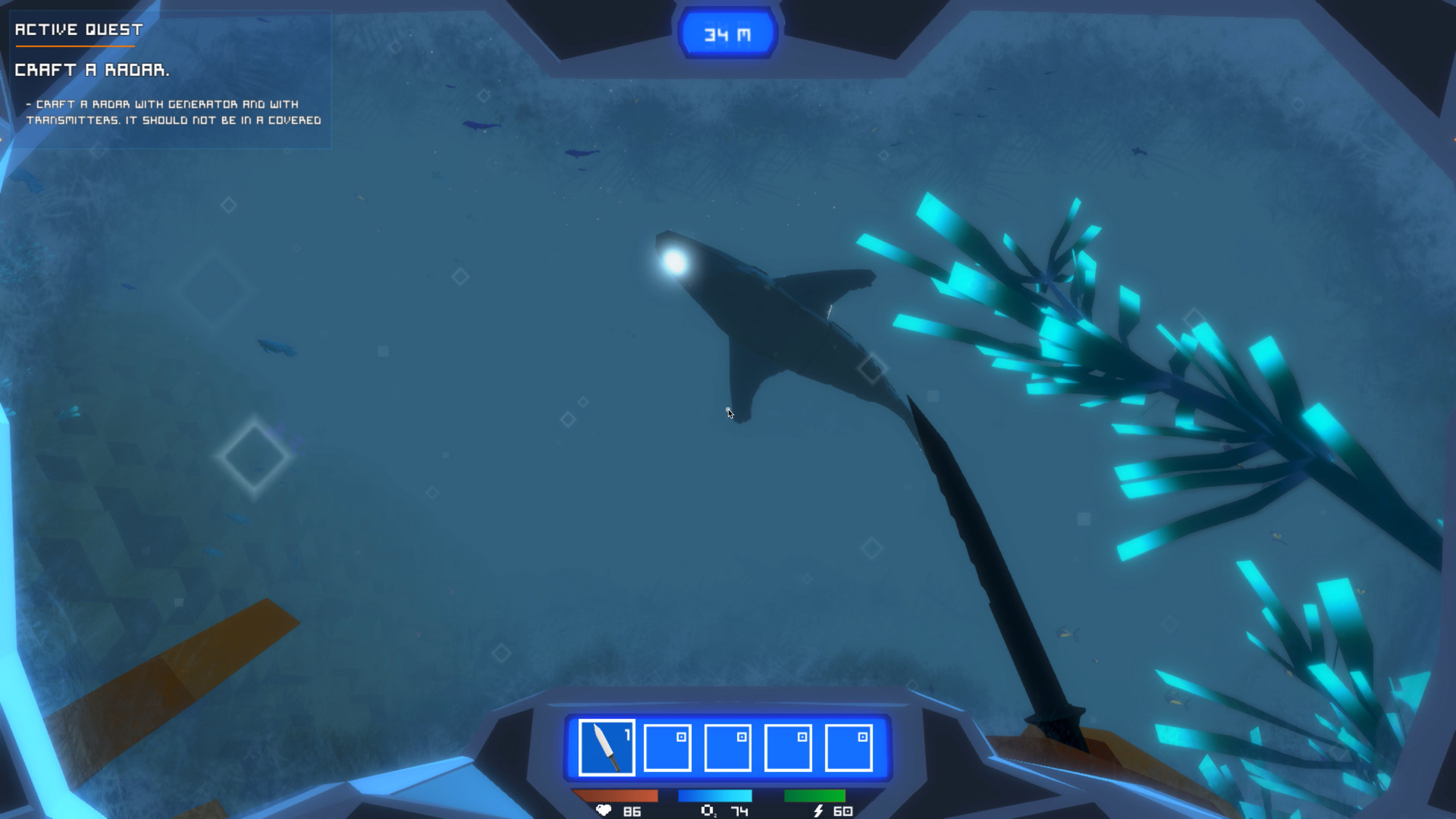Click the heart icon near the health bar
The height and width of the screenshot is (819, 1456).
pyautogui.click(x=602, y=809)
